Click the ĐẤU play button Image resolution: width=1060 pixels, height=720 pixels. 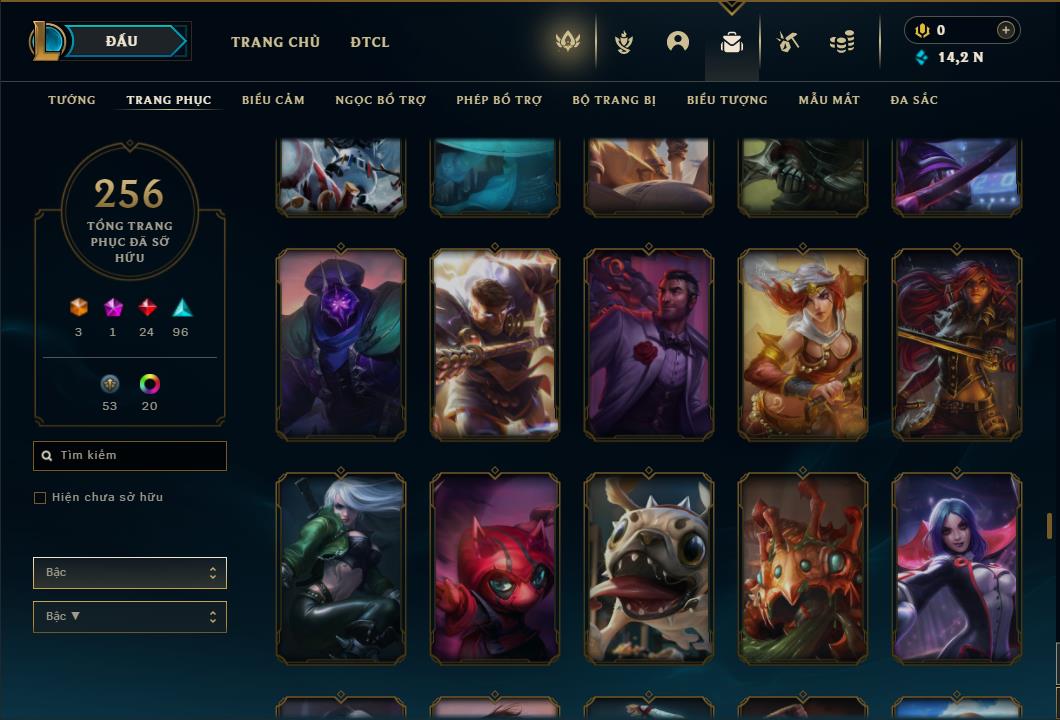pos(122,41)
